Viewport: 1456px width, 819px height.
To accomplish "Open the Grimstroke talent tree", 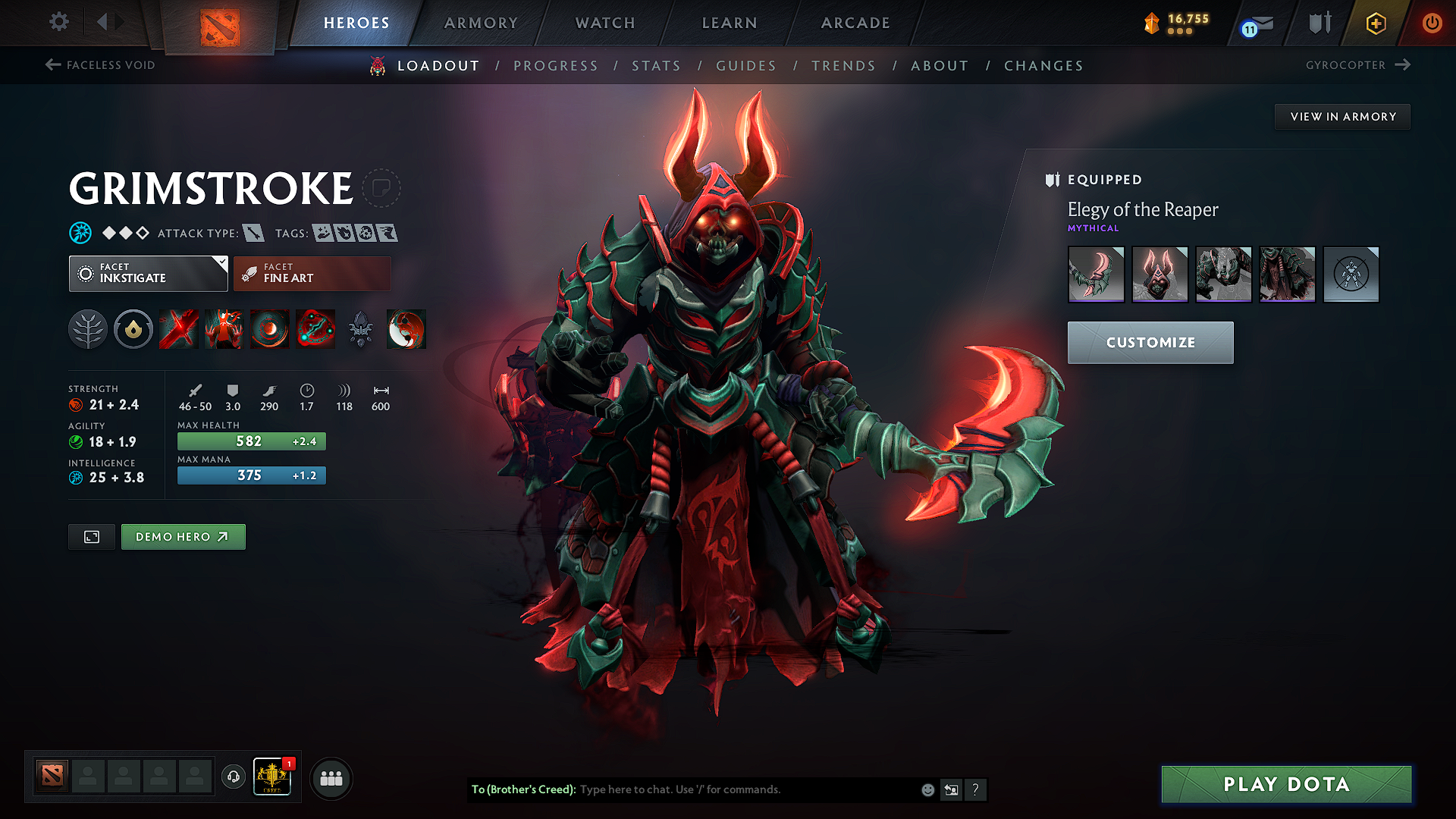I will click(88, 329).
